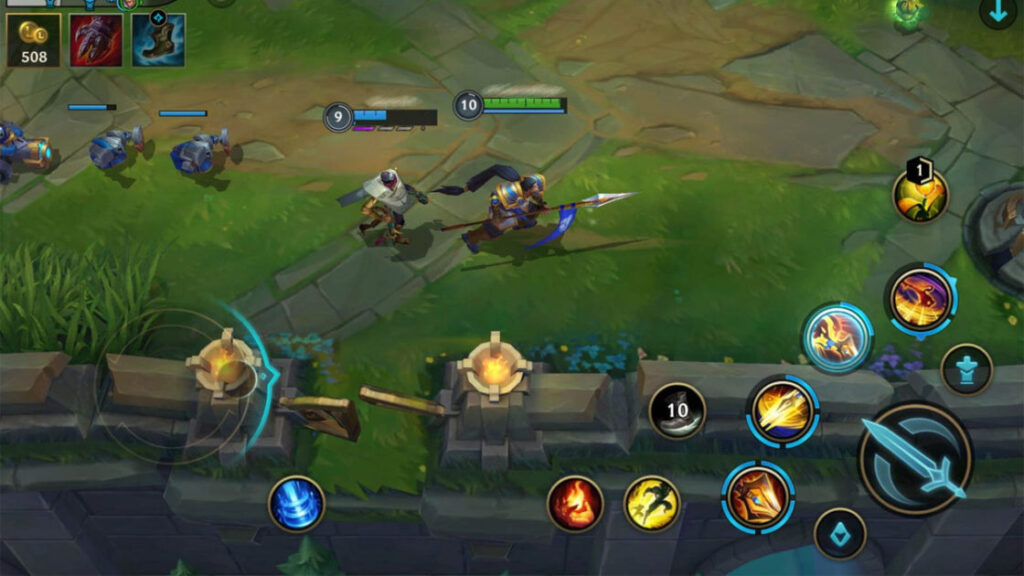Buy the recommended boots item
The image size is (1024, 576).
click(158, 40)
